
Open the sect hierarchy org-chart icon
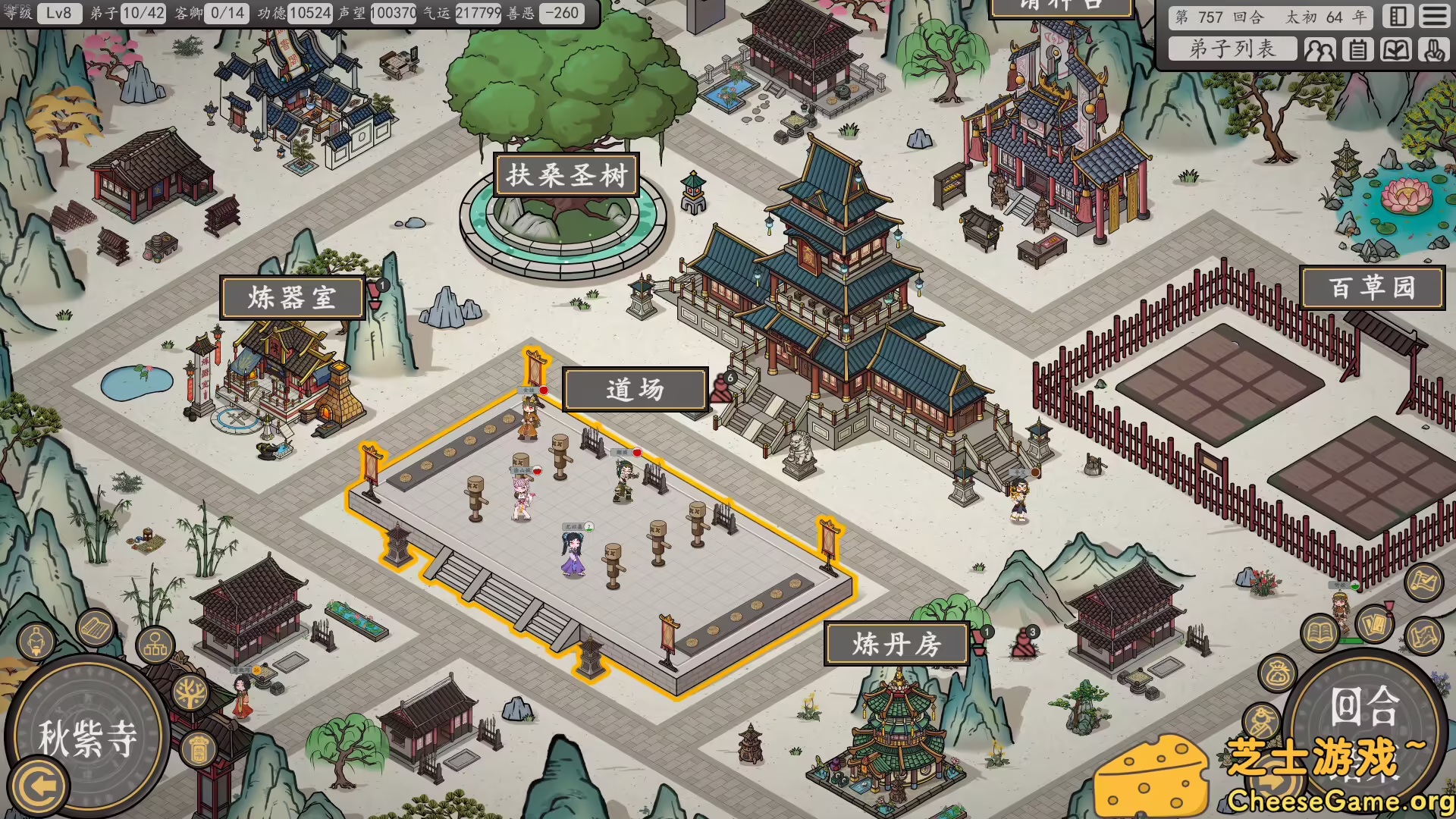click(155, 645)
